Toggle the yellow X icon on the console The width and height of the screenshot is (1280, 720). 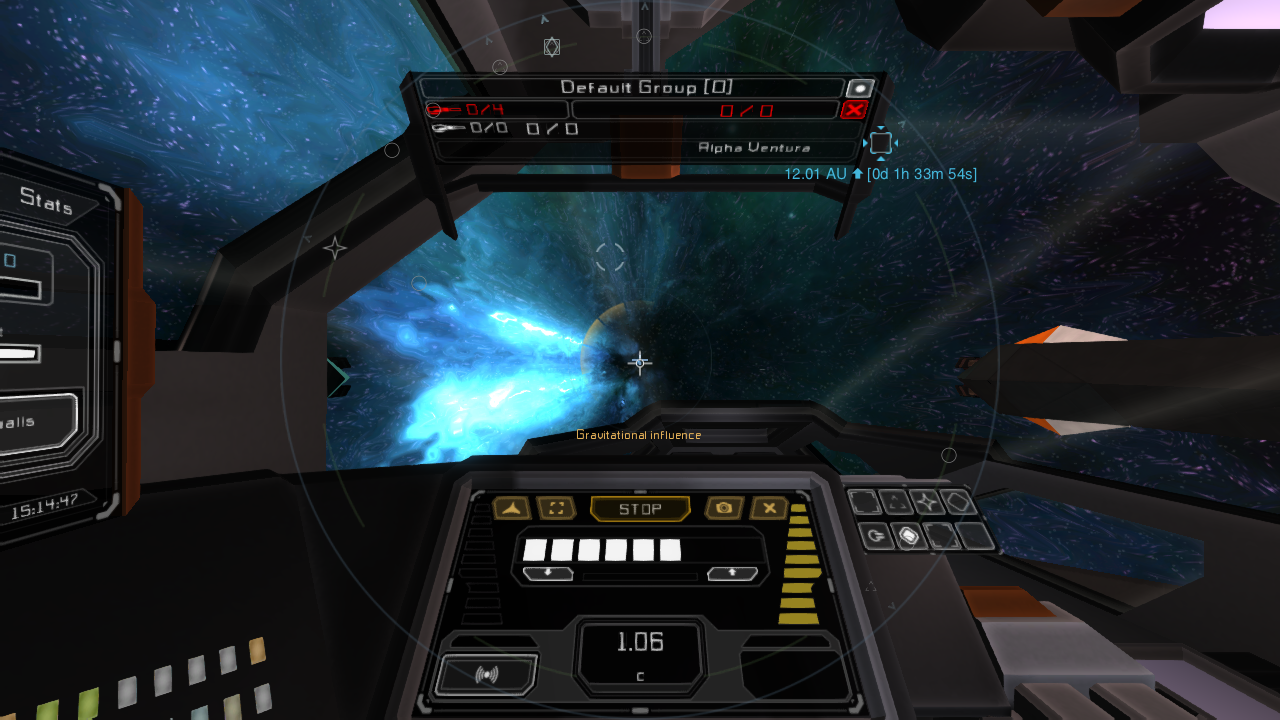coord(770,508)
